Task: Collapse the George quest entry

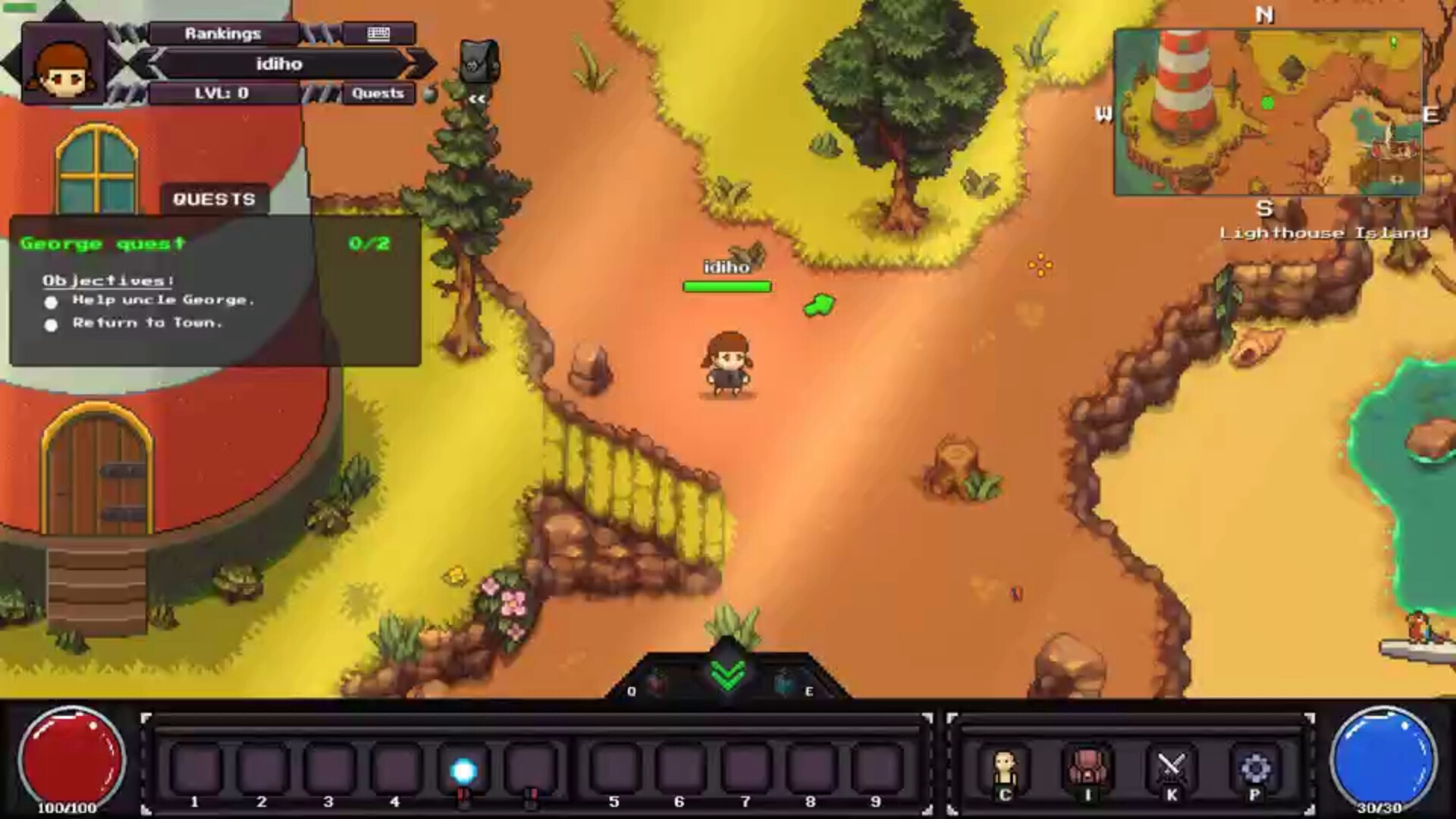Action: [x=103, y=243]
